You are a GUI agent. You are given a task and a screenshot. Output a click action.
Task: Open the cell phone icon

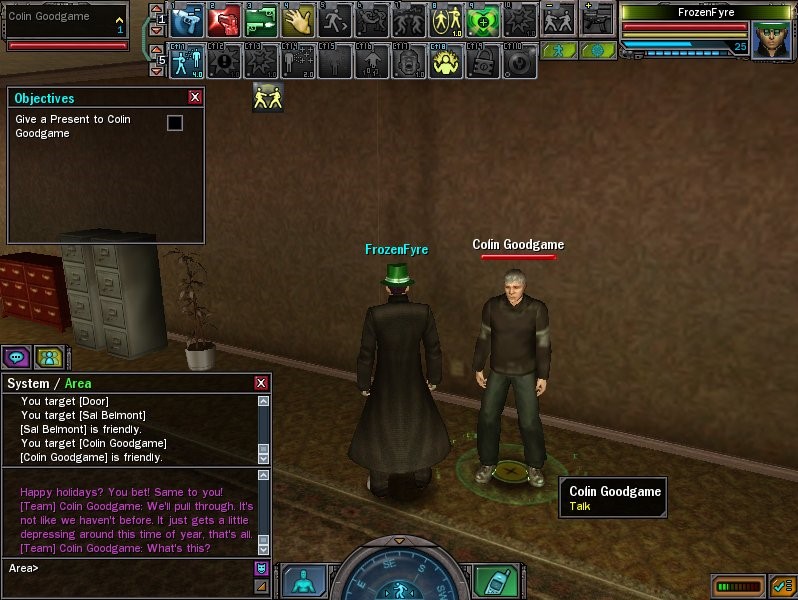[x=490, y=581]
